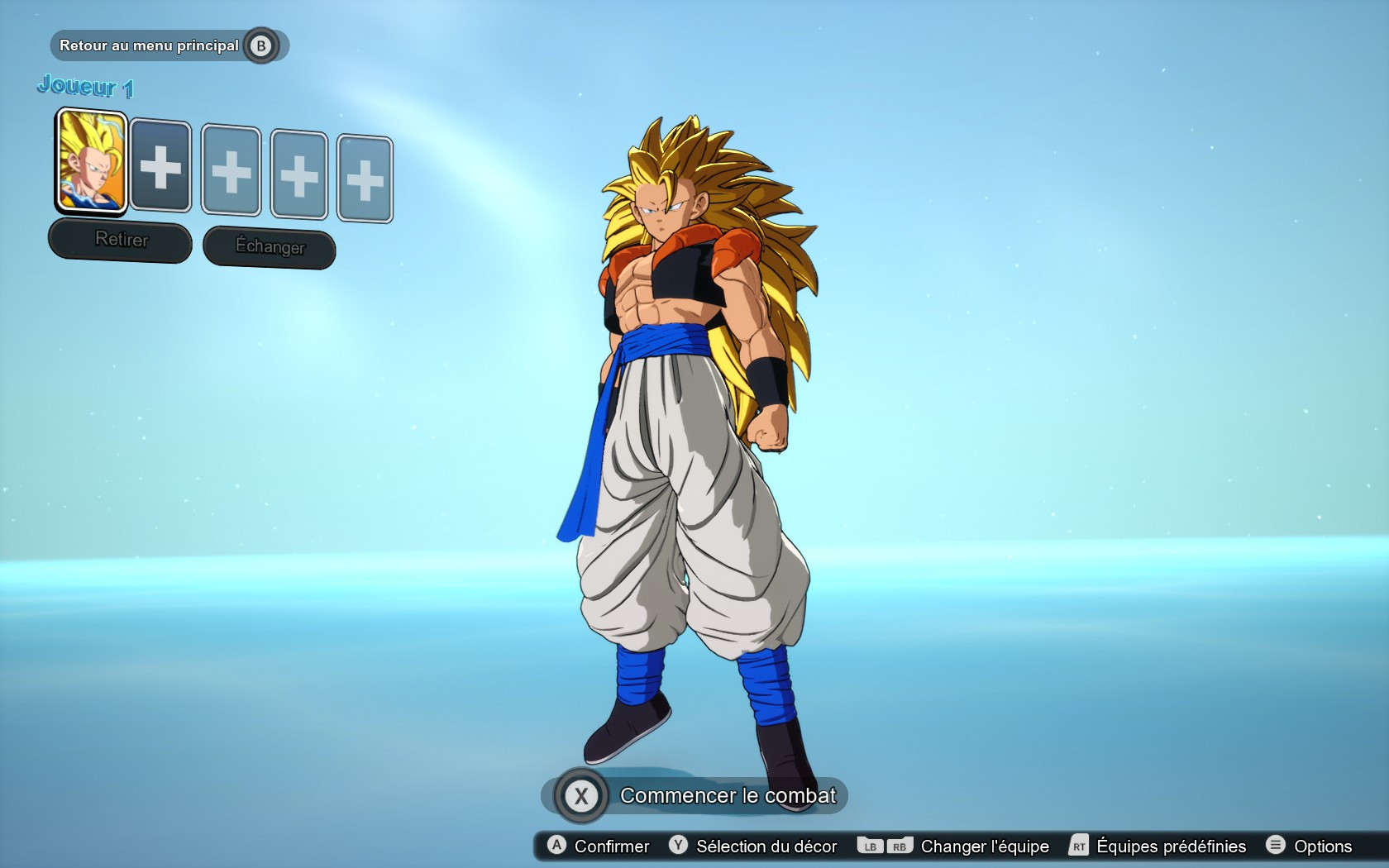Click the B button icon next to Retour
The height and width of the screenshot is (868, 1389).
point(263,45)
